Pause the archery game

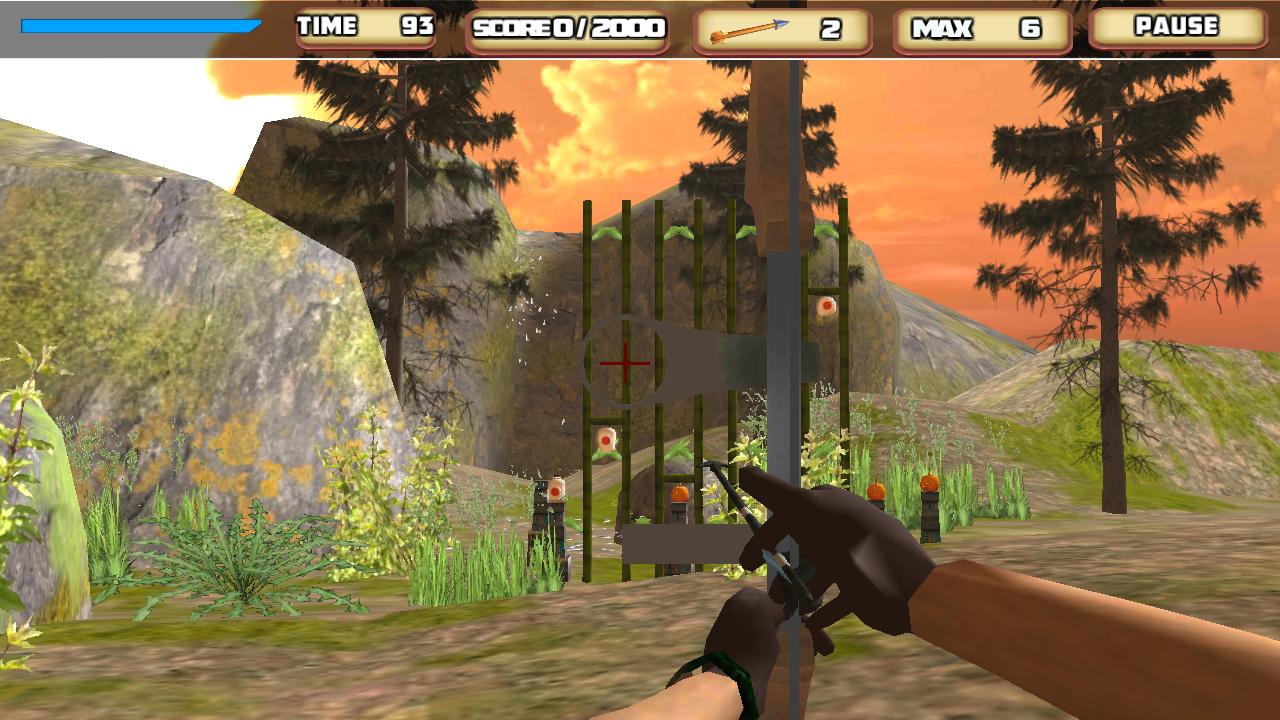1177,28
